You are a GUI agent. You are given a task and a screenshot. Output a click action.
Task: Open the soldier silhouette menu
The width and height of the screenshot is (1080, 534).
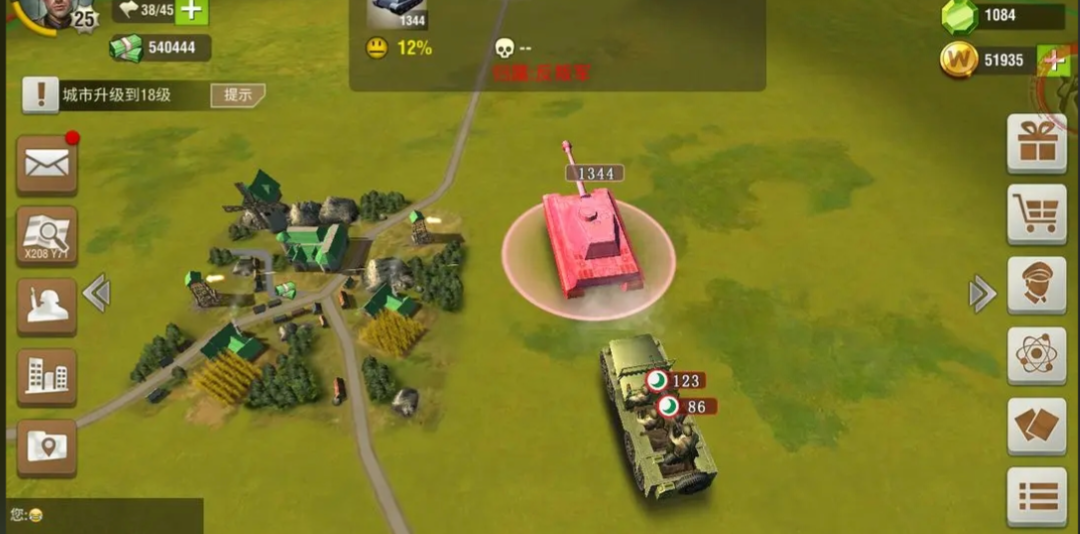(47, 306)
